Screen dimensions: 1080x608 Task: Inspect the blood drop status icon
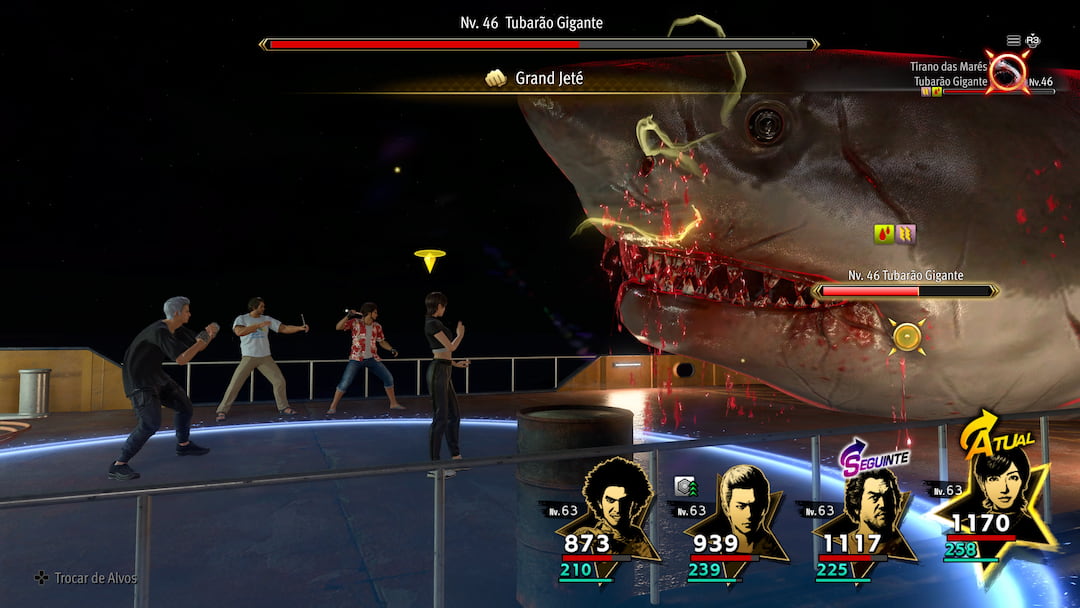(884, 234)
